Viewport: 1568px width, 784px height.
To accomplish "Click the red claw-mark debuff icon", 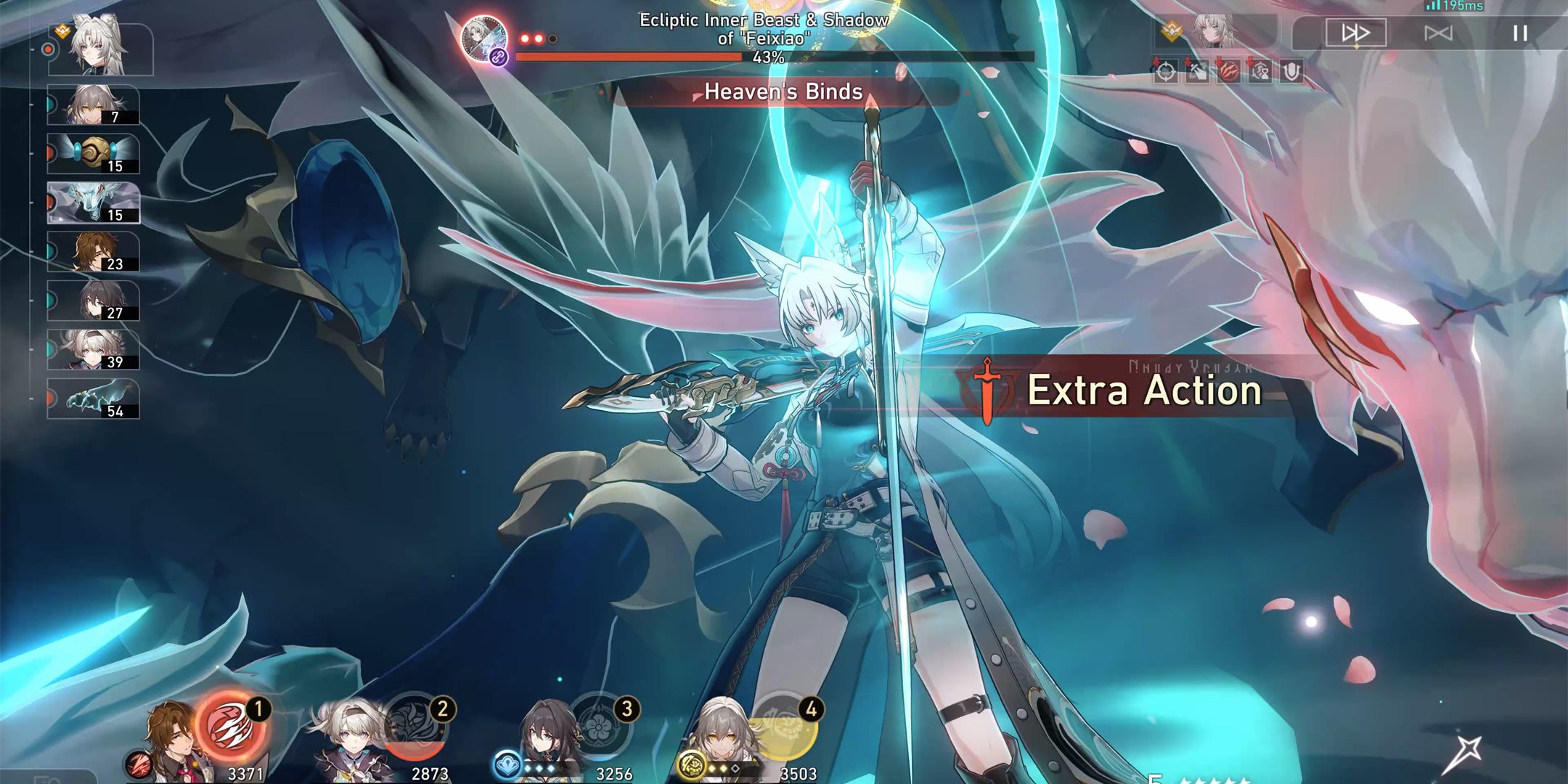I will (x=1229, y=71).
